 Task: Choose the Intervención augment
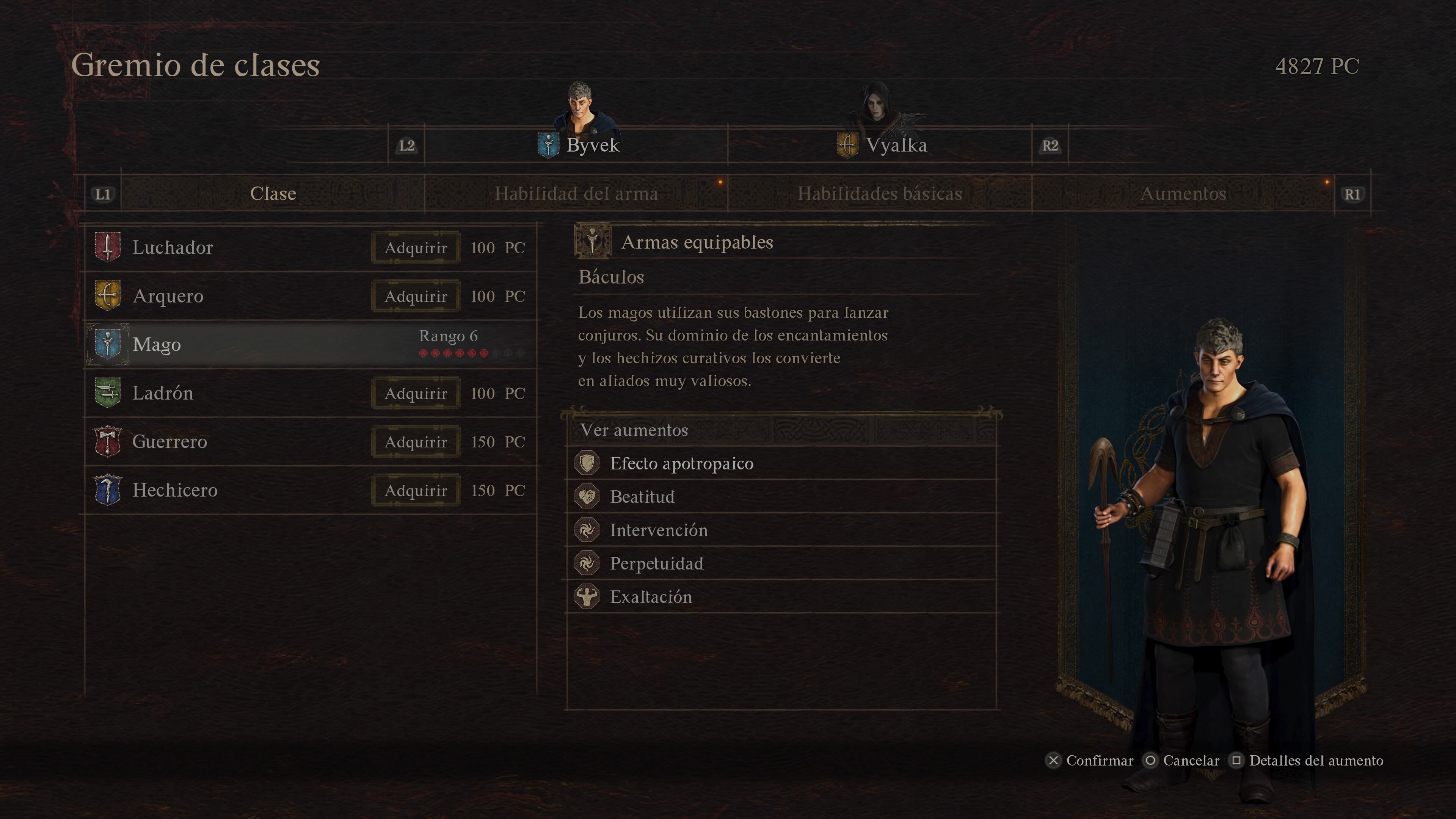coord(659,530)
